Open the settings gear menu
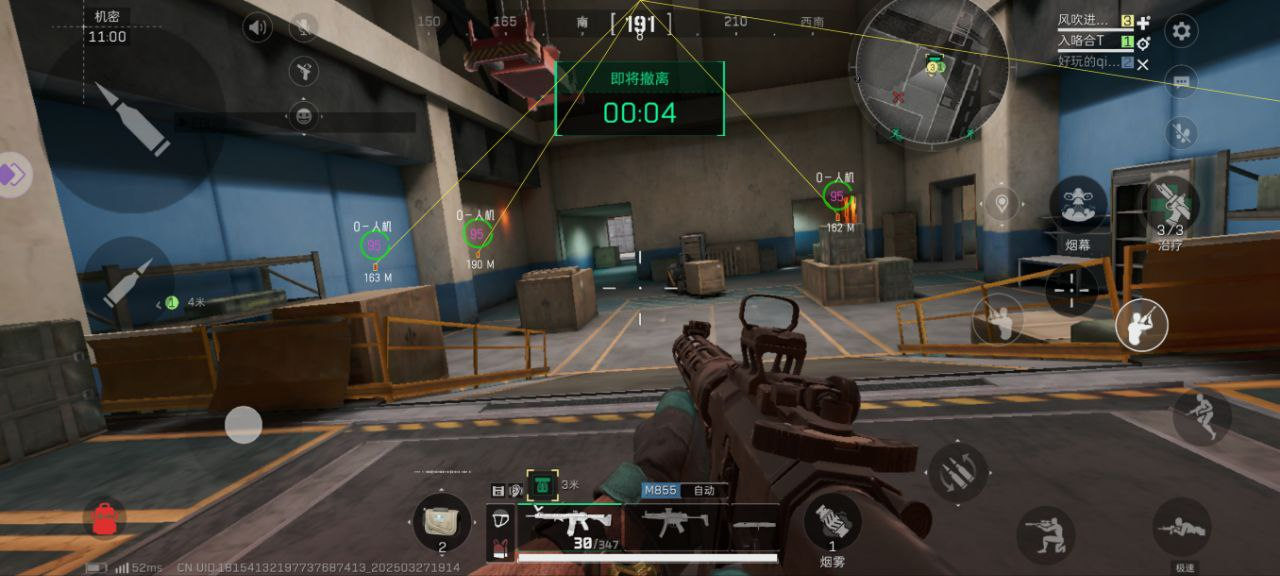Screen dimensions: 1280x576 pyautogui.click(x=1181, y=31)
